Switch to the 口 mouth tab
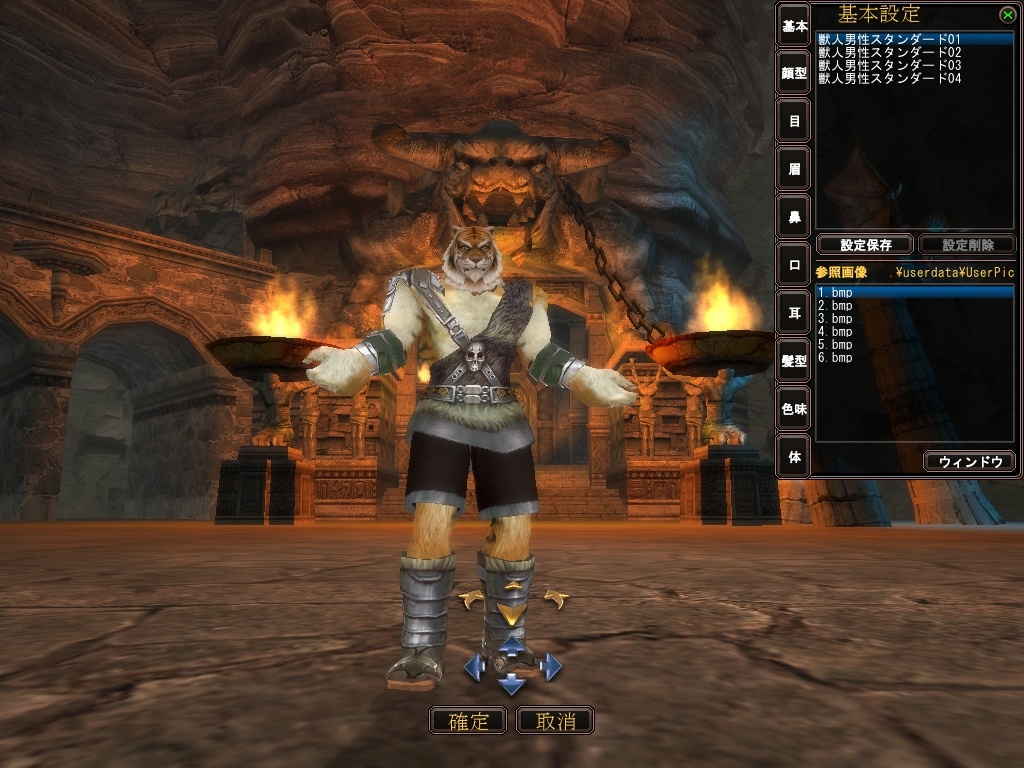Image resolution: width=1024 pixels, height=768 pixels. [794, 265]
